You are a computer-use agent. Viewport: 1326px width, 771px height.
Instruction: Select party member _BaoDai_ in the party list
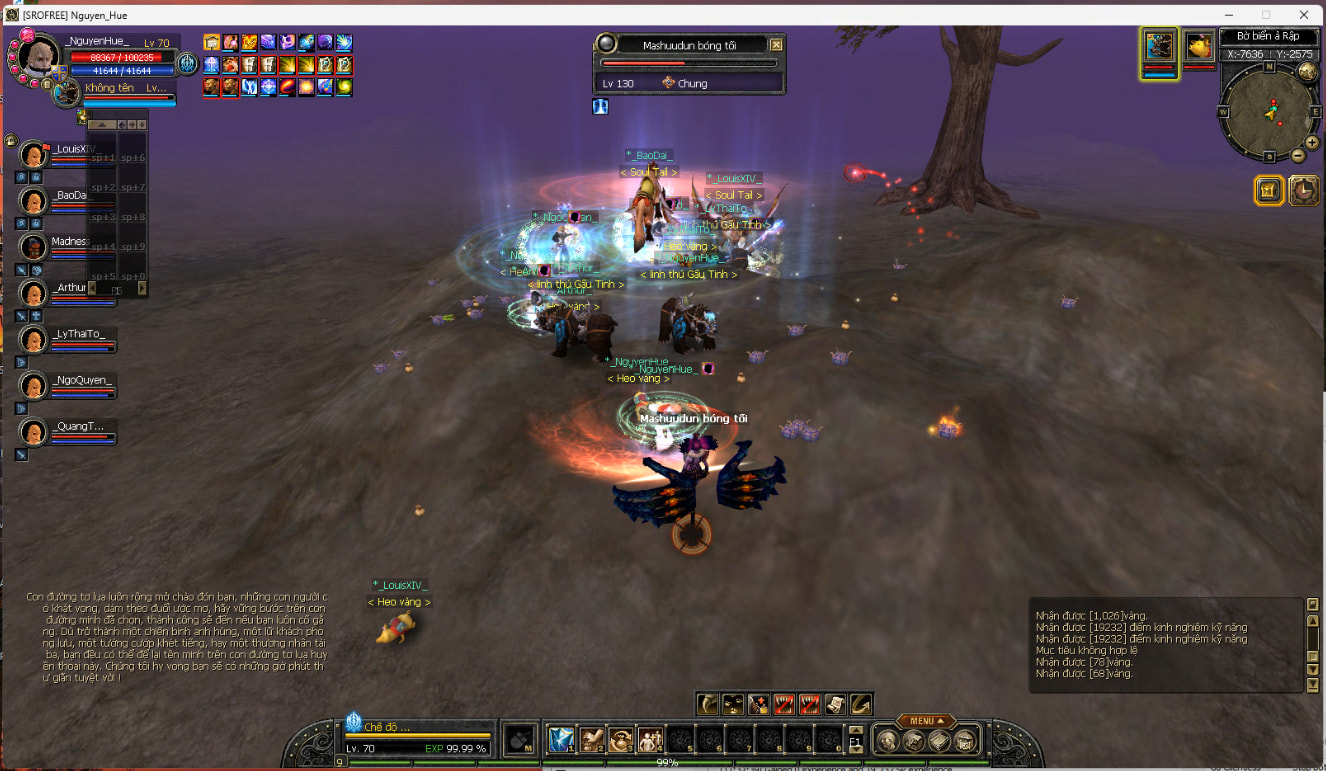(x=34, y=201)
